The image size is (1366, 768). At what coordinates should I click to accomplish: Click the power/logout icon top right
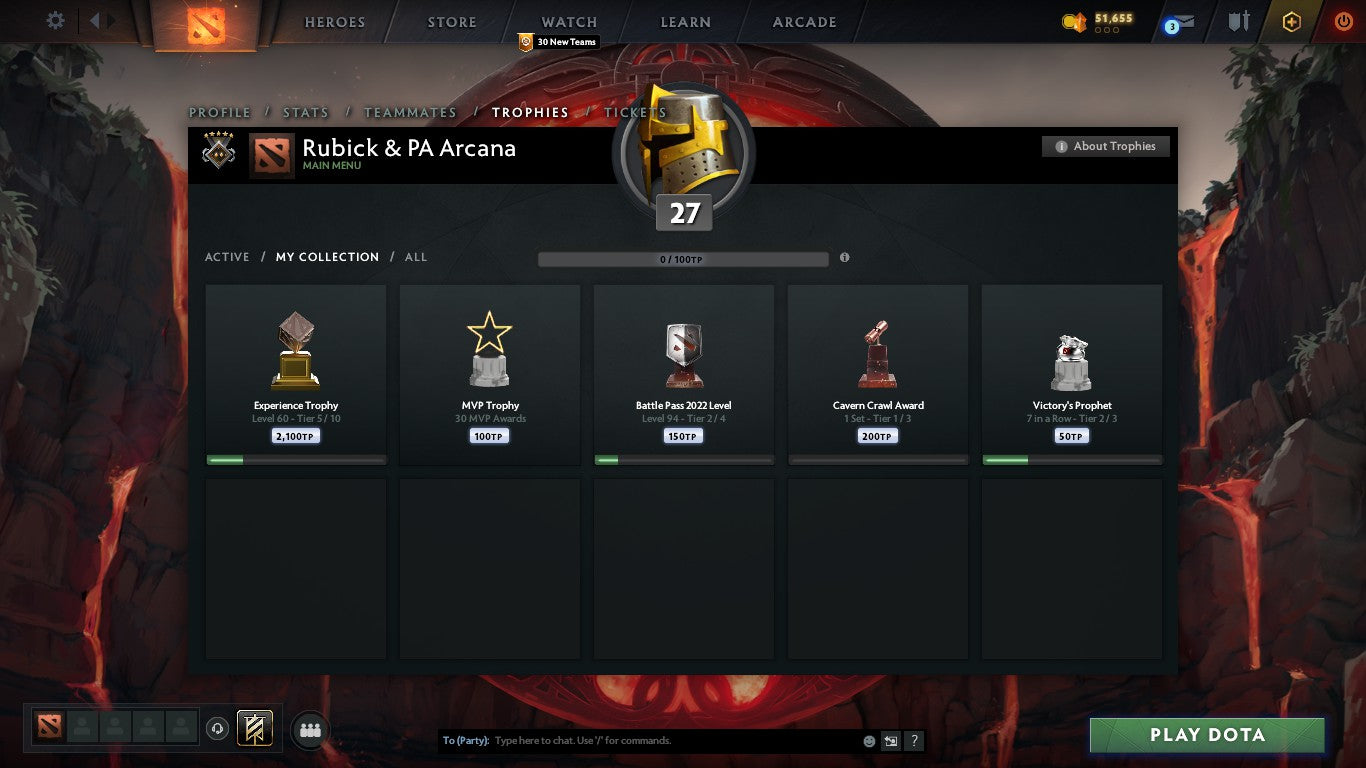tap(1344, 21)
